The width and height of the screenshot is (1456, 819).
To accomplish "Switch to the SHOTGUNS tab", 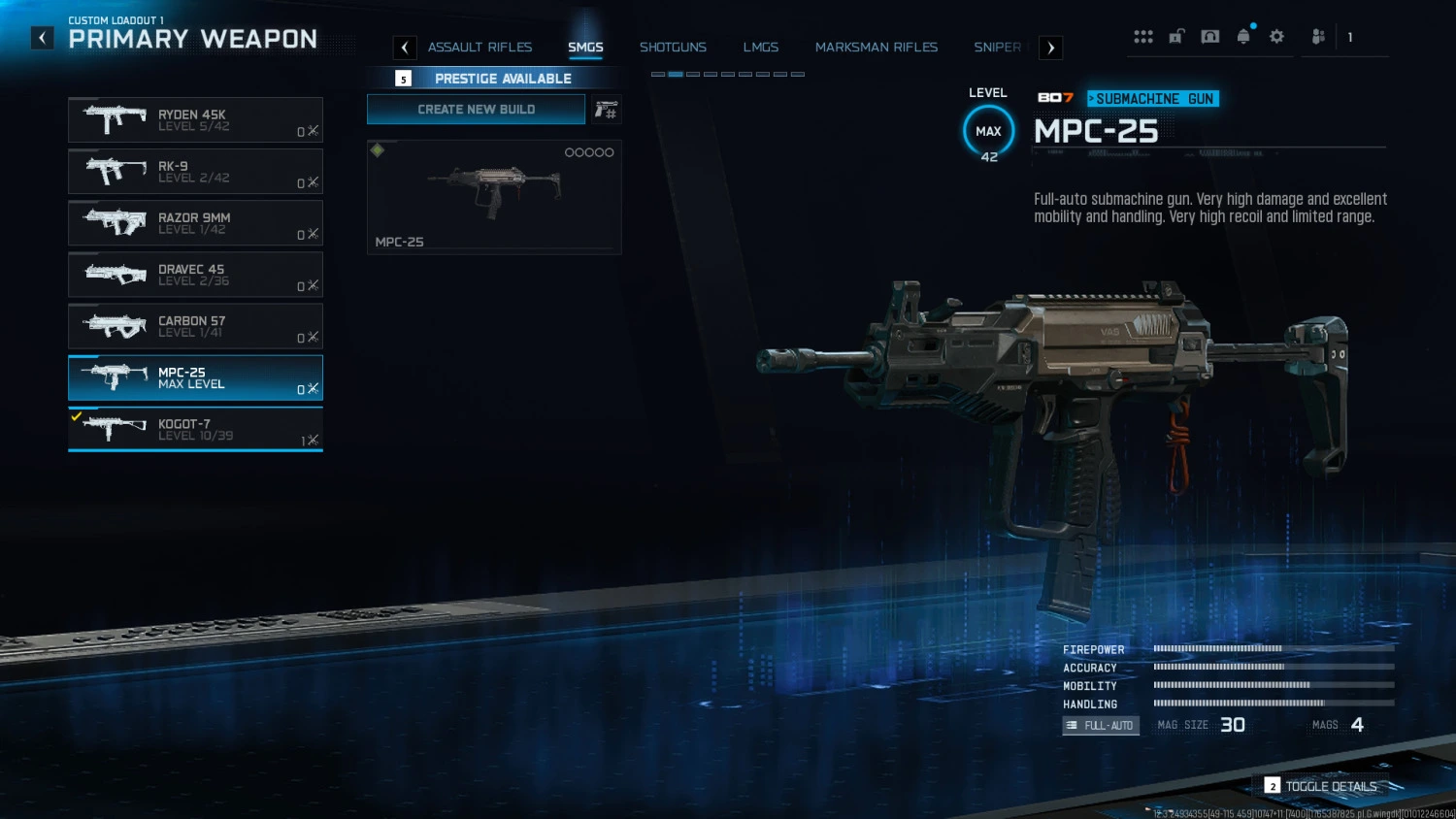I will click(x=673, y=47).
